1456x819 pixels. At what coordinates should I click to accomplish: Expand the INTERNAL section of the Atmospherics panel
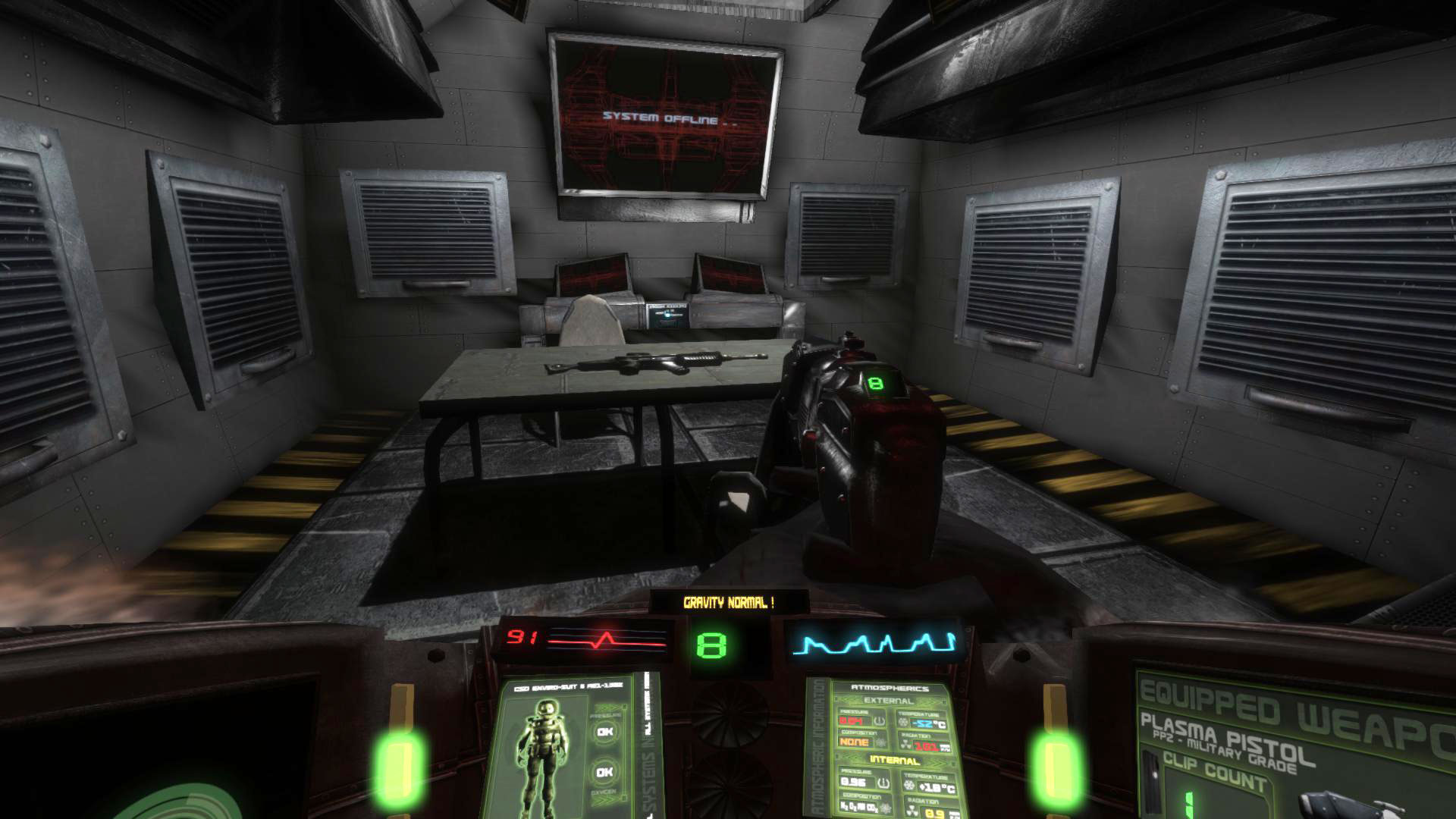click(x=895, y=758)
